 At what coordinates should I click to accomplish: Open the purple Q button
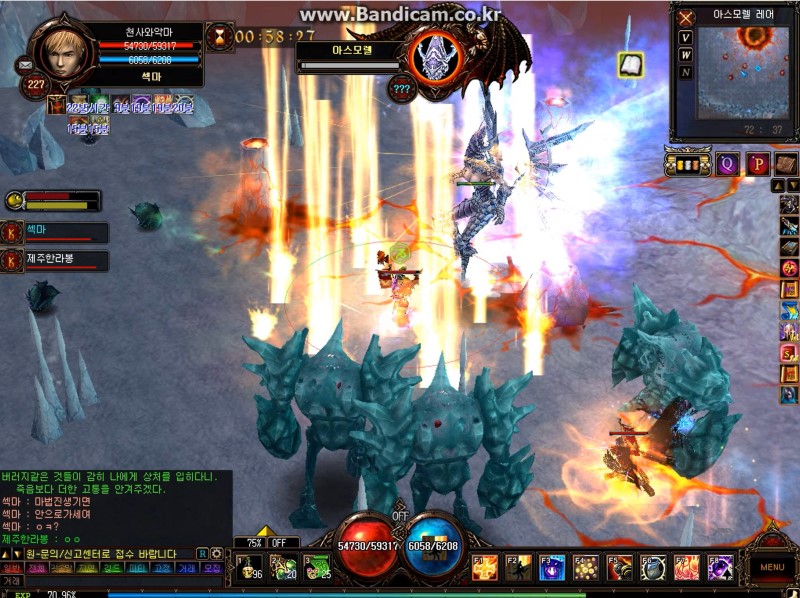coord(727,165)
